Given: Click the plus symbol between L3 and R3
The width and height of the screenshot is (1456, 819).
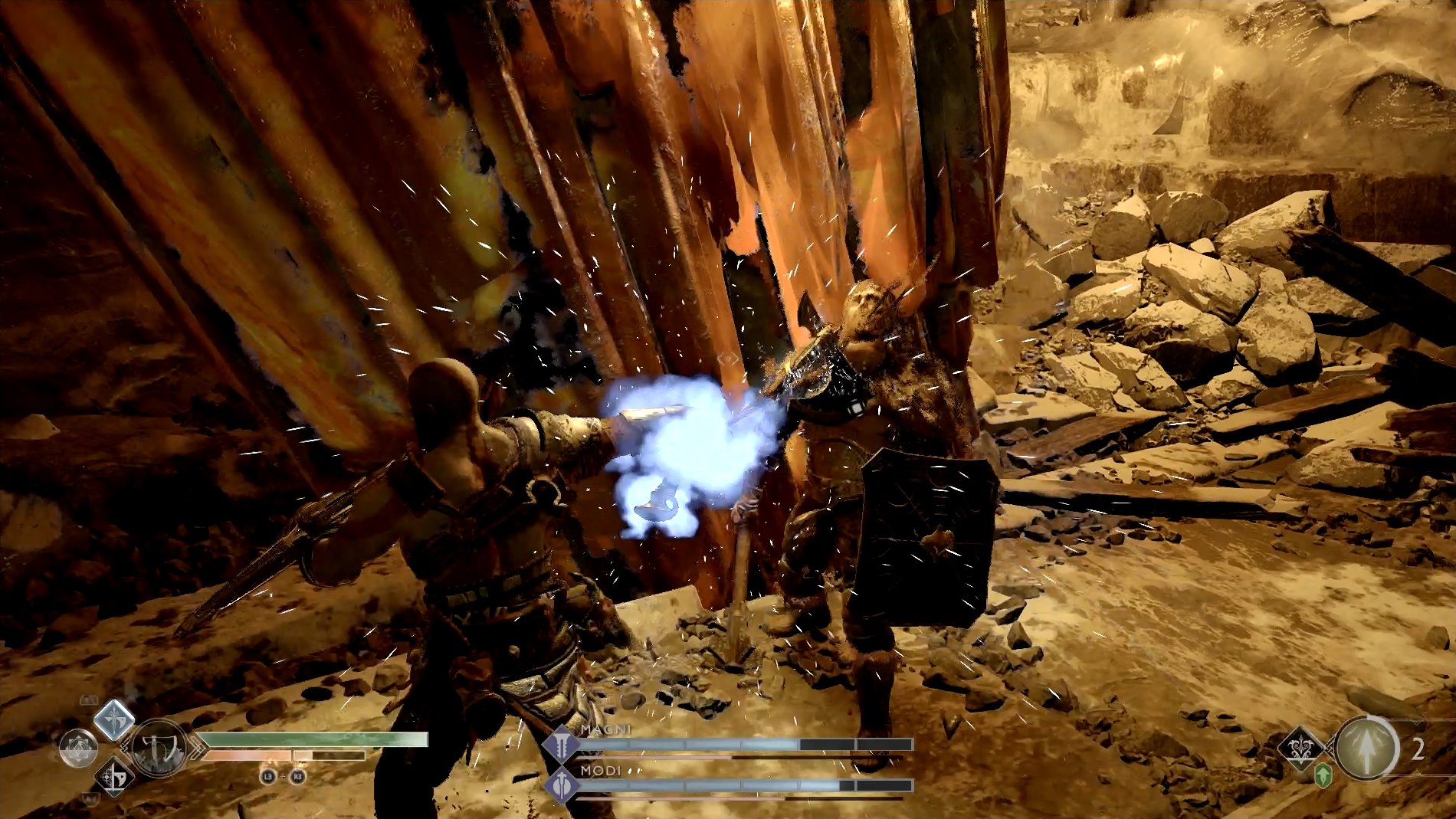Looking at the screenshot, I should coord(282,776).
